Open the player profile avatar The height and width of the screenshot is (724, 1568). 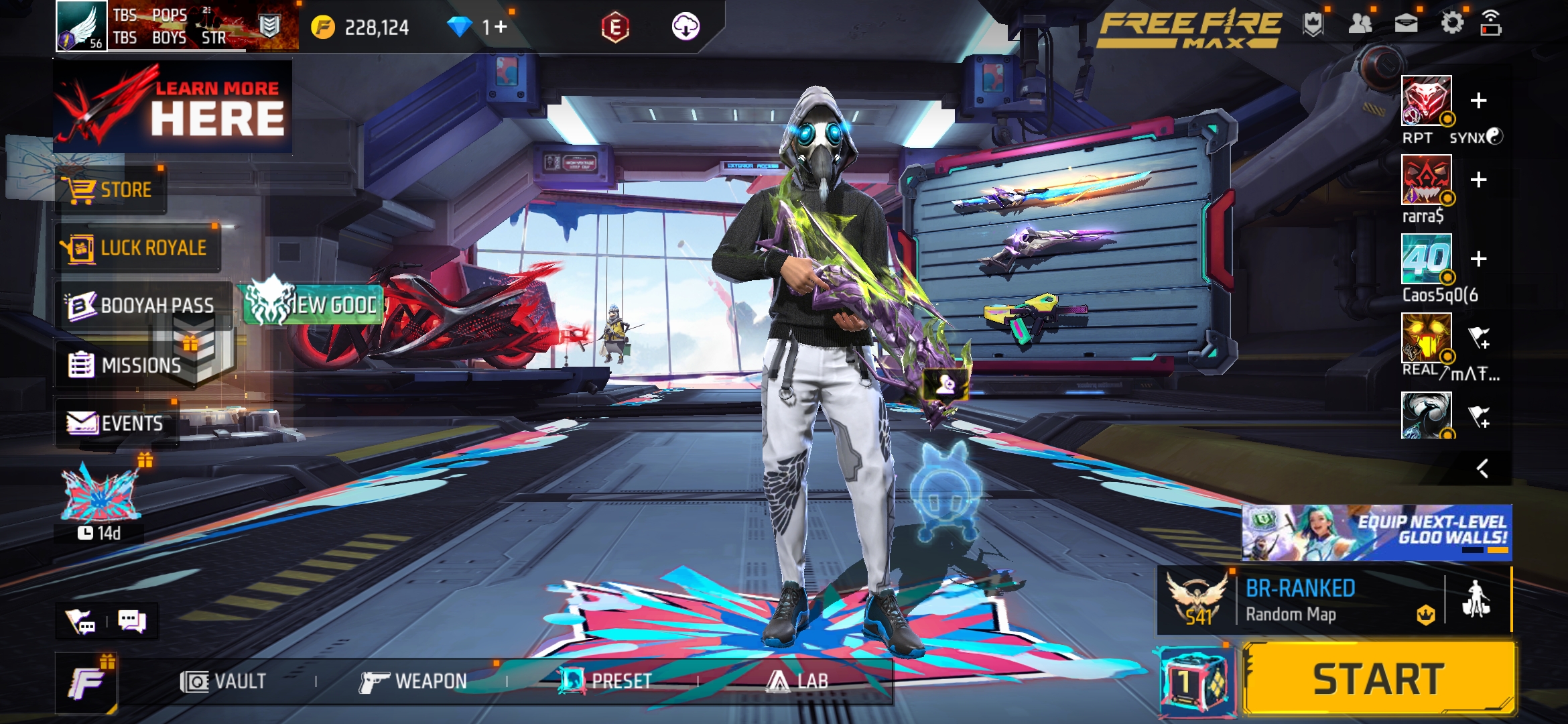point(81,26)
